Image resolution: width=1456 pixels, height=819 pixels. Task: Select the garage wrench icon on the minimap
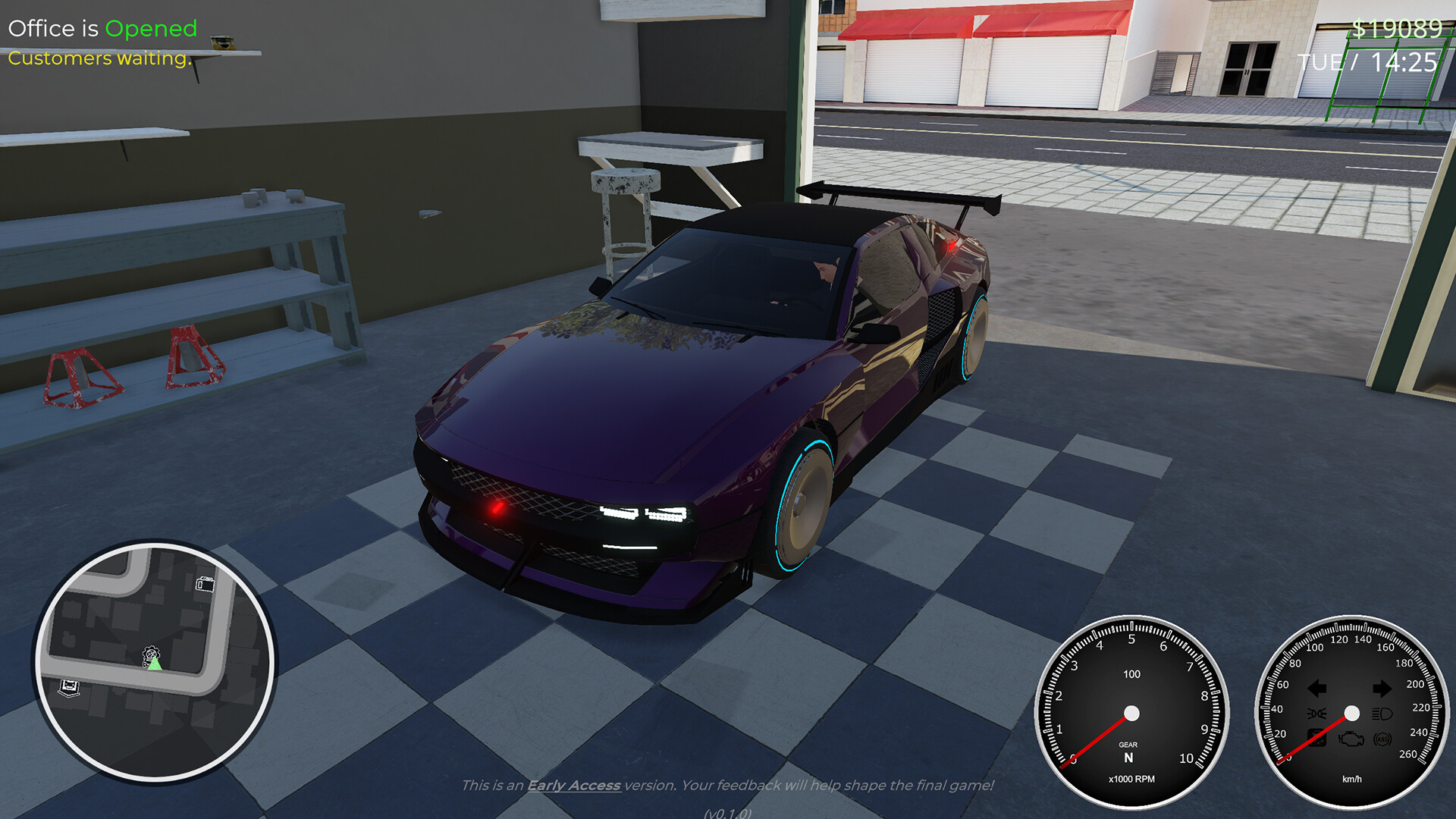pyautogui.click(x=150, y=654)
